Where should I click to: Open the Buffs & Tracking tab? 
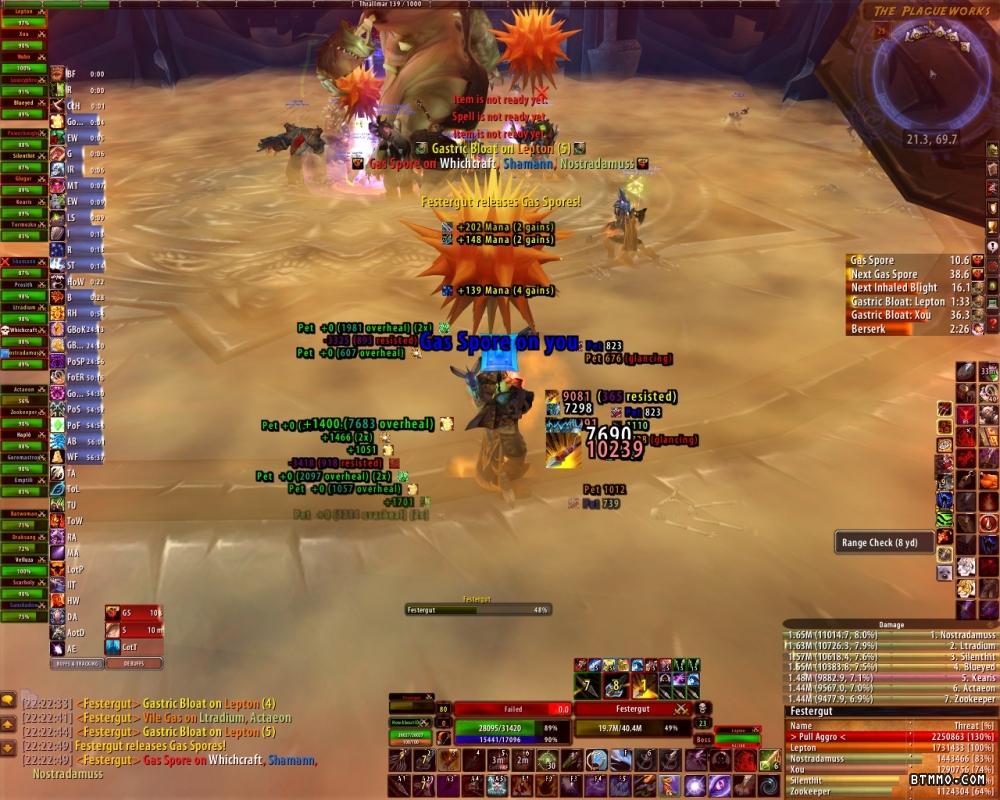point(76,663)
